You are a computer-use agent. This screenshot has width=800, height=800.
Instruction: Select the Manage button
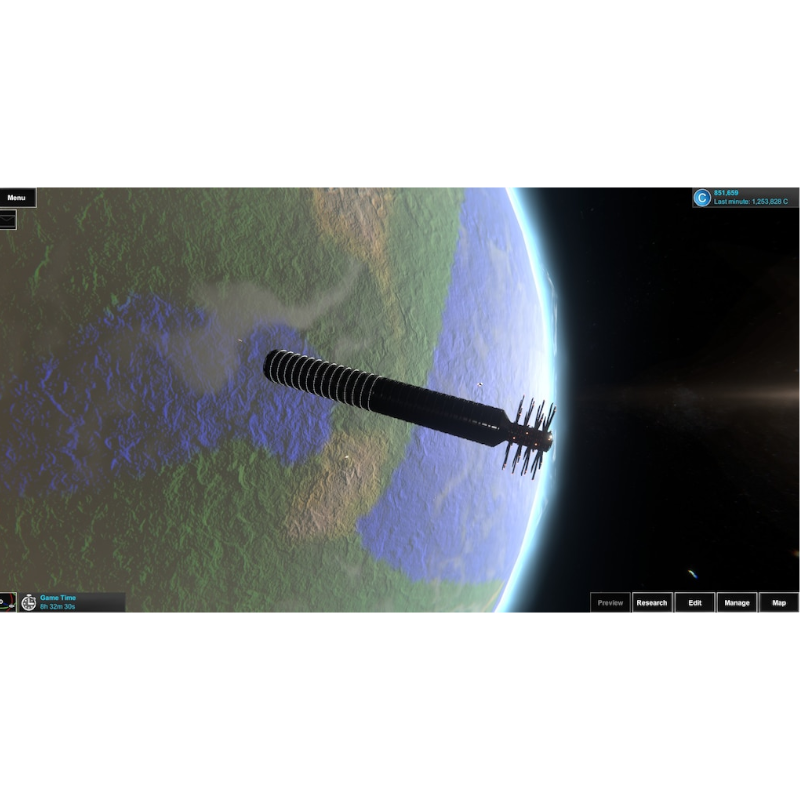pyautogui.click(x=736, y=603)
